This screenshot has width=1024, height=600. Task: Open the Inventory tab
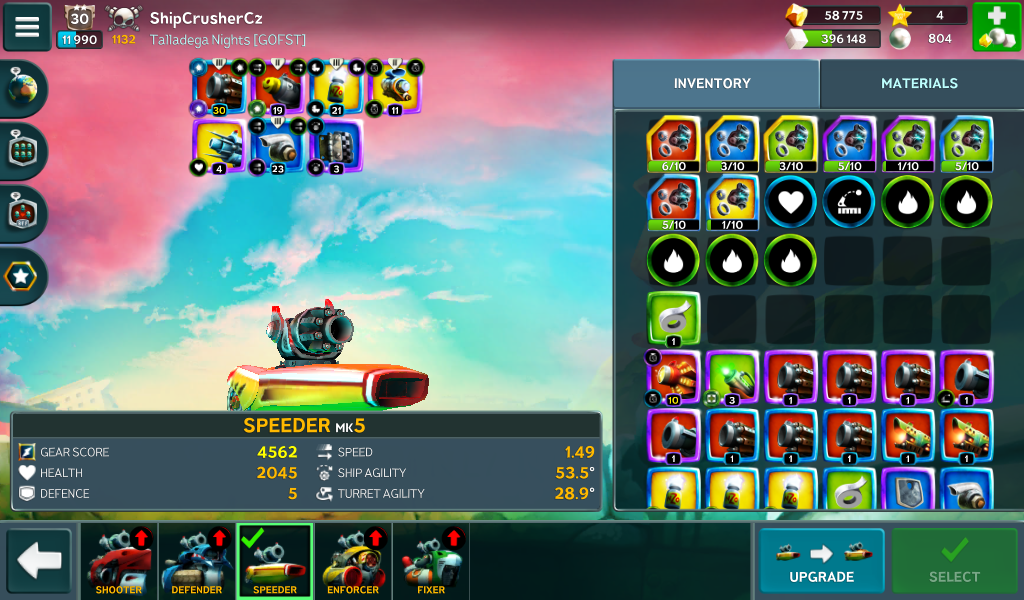pos(712,84)
